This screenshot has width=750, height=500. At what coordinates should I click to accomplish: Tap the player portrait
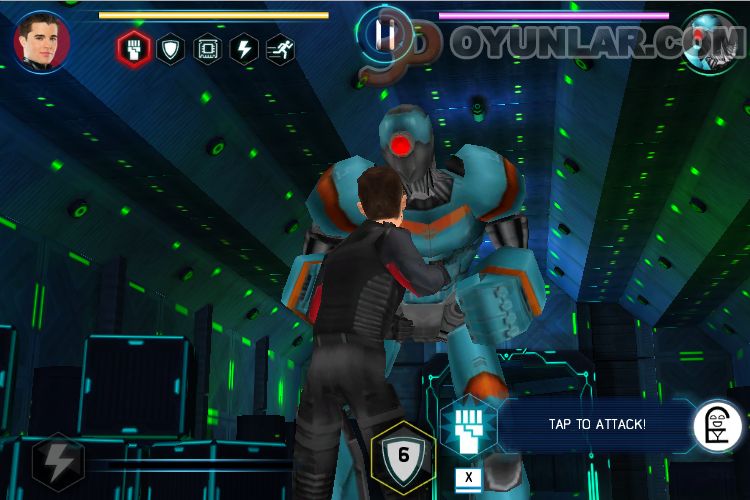(x=42, y=40)
